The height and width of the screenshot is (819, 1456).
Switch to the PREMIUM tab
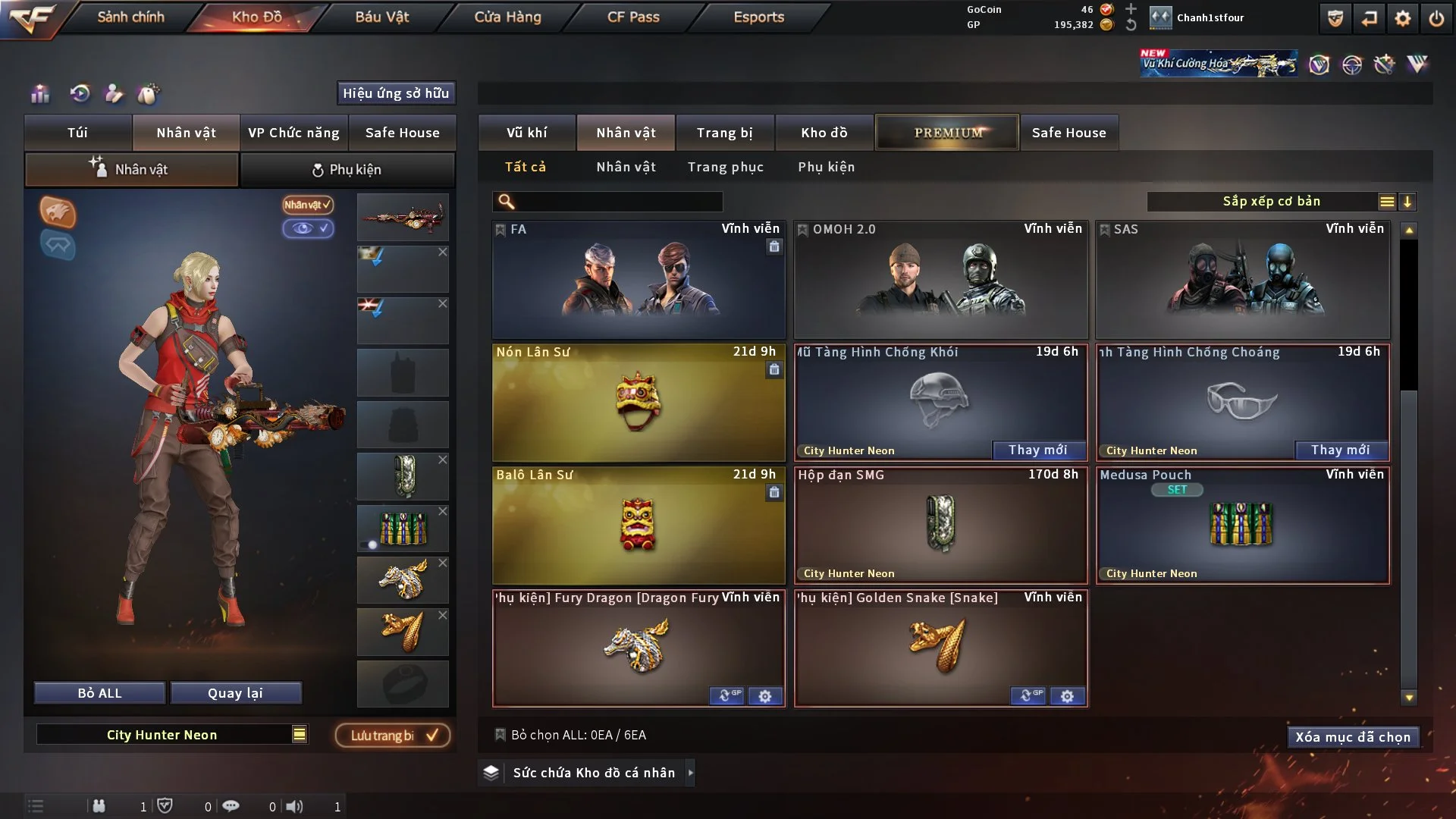tap(947, 133)
